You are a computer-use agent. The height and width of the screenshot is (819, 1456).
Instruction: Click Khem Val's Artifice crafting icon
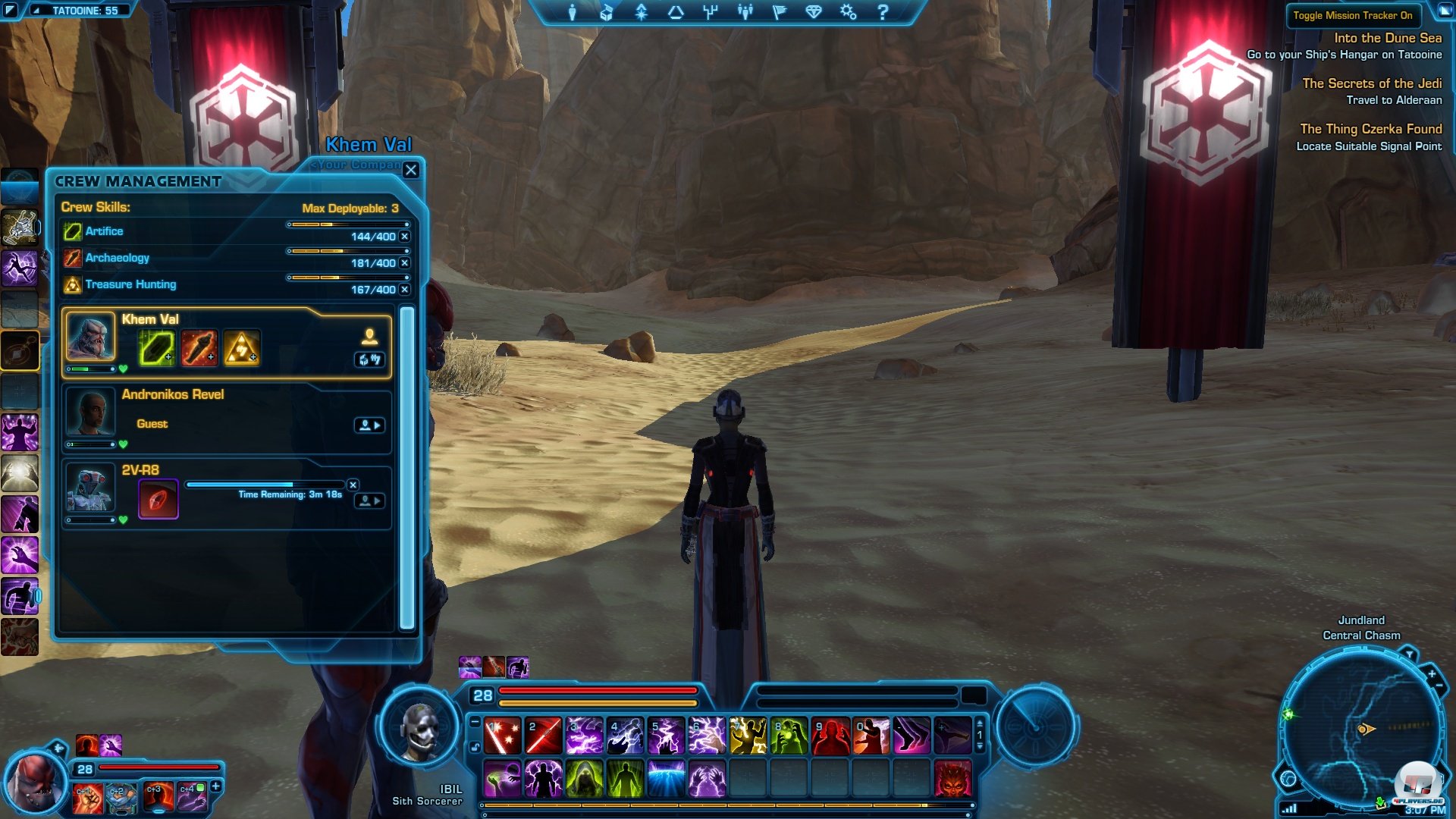click(157, 348)
